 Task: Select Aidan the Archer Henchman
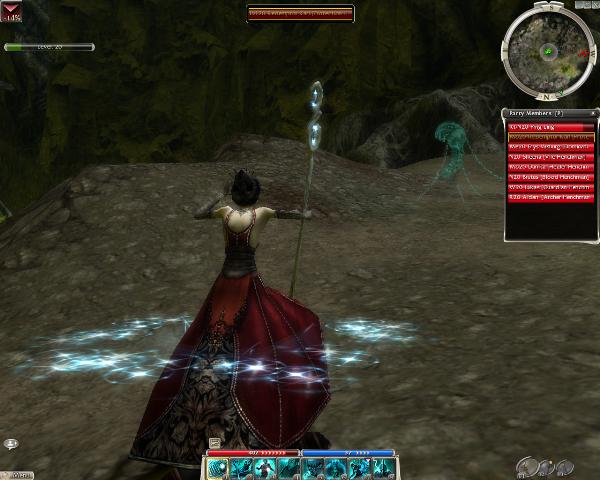(x=549, y=195)
